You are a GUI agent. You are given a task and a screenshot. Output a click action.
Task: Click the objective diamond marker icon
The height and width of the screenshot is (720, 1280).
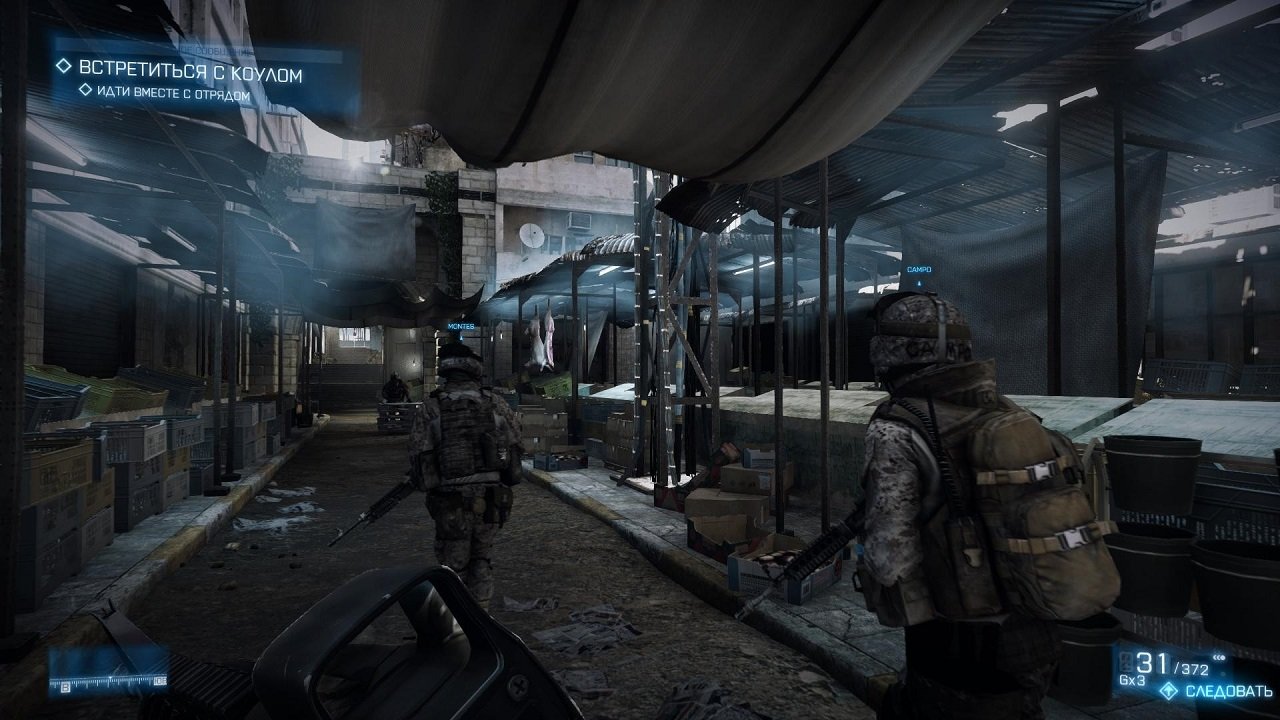click(x=63, y=67)
